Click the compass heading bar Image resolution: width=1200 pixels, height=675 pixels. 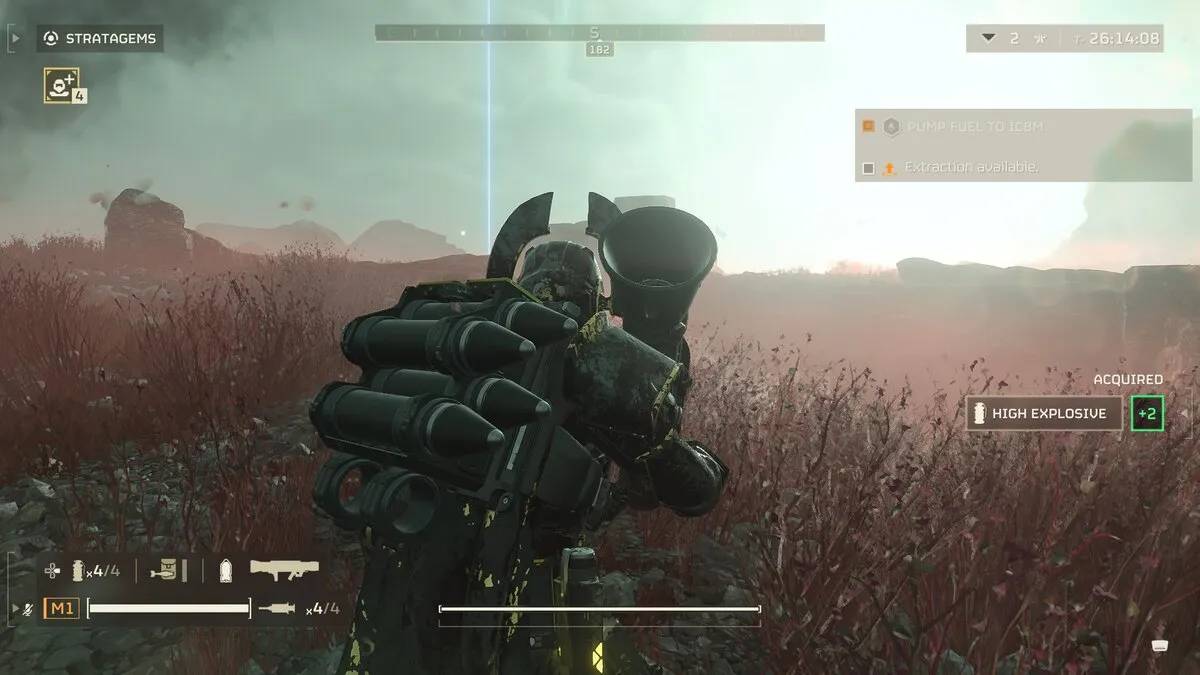[x=599, y=33]
